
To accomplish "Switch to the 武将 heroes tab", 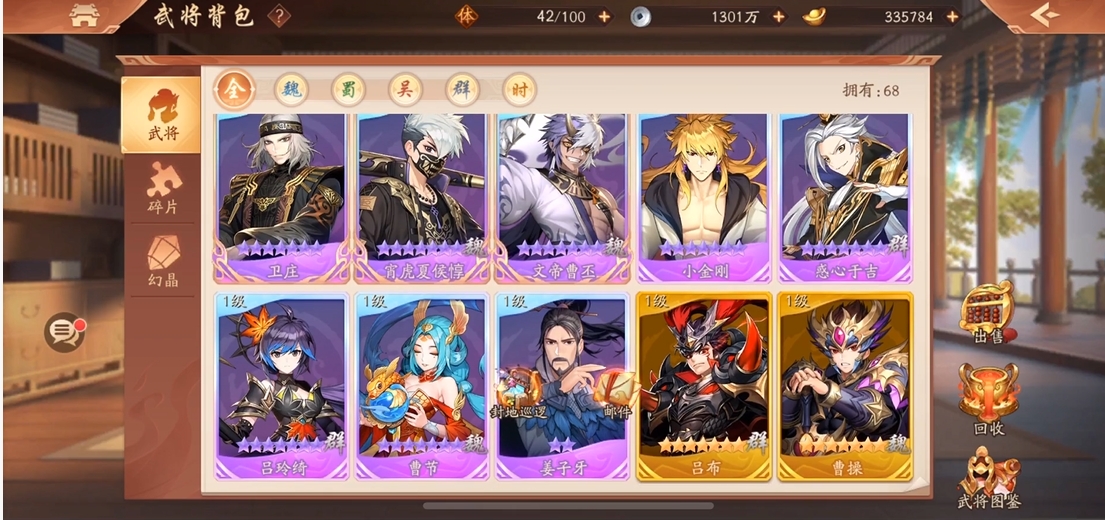I will click(x=160, y=114).
